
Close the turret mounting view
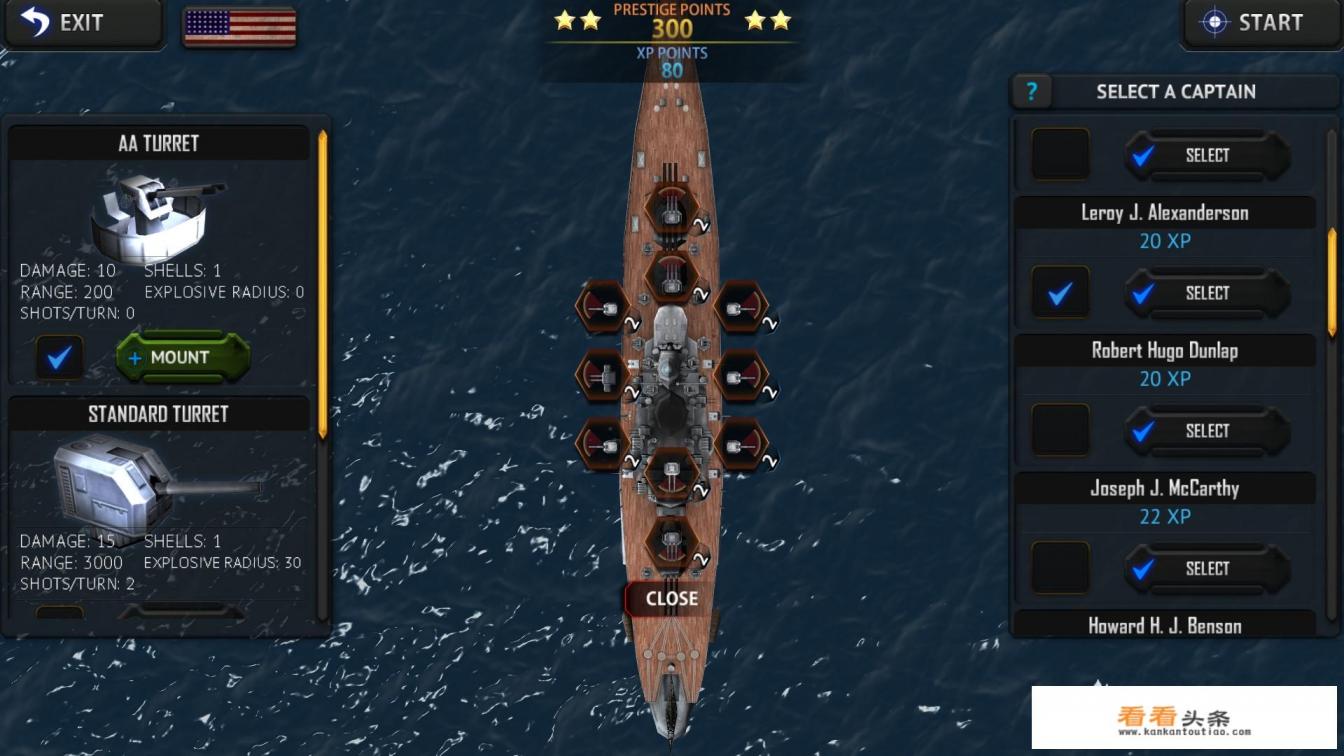click(671, 598)
